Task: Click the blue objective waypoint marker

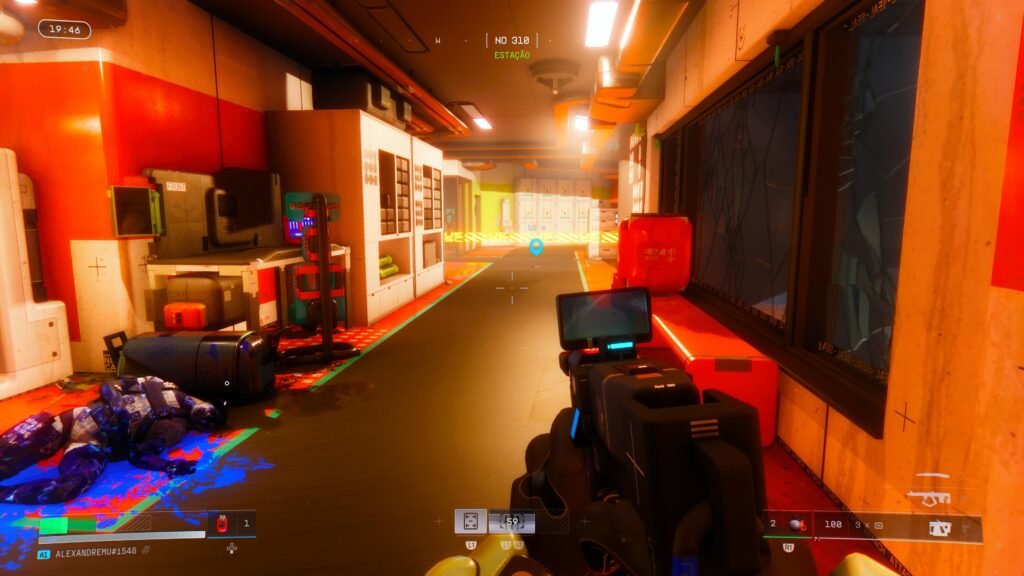Action: tap(536, 245)
